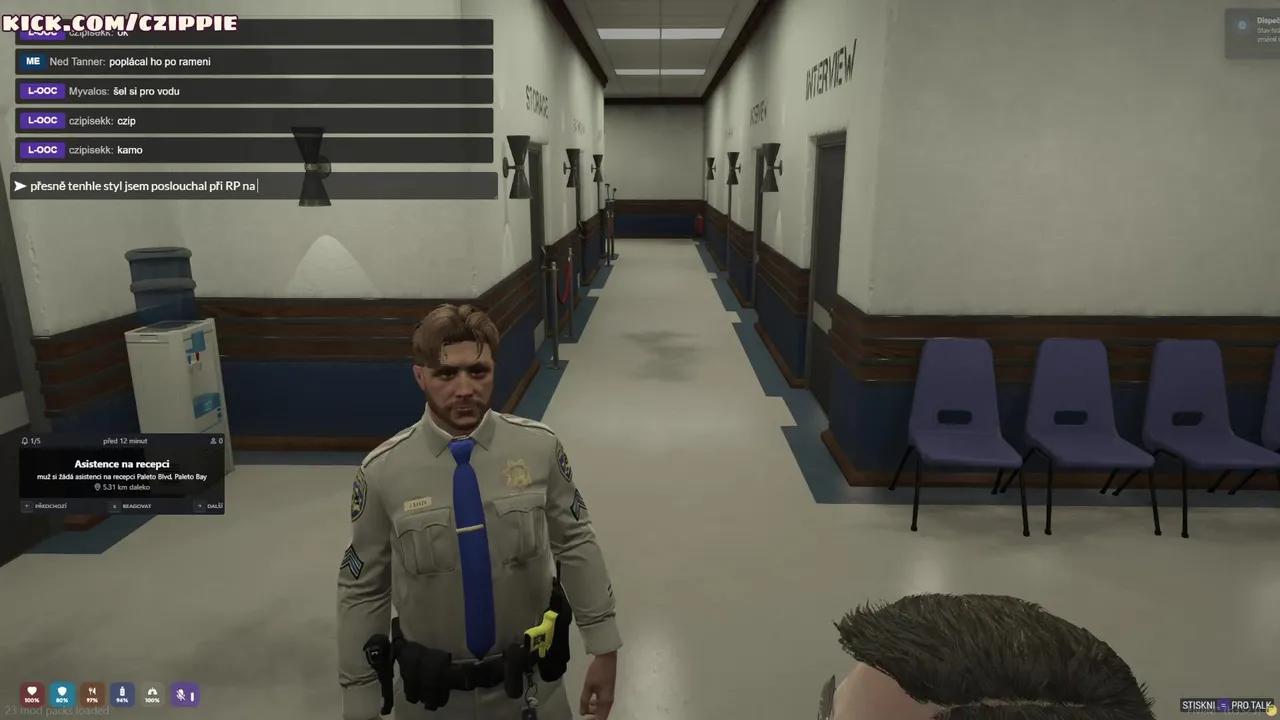Select the blue armor shield icon

[62, 692]
